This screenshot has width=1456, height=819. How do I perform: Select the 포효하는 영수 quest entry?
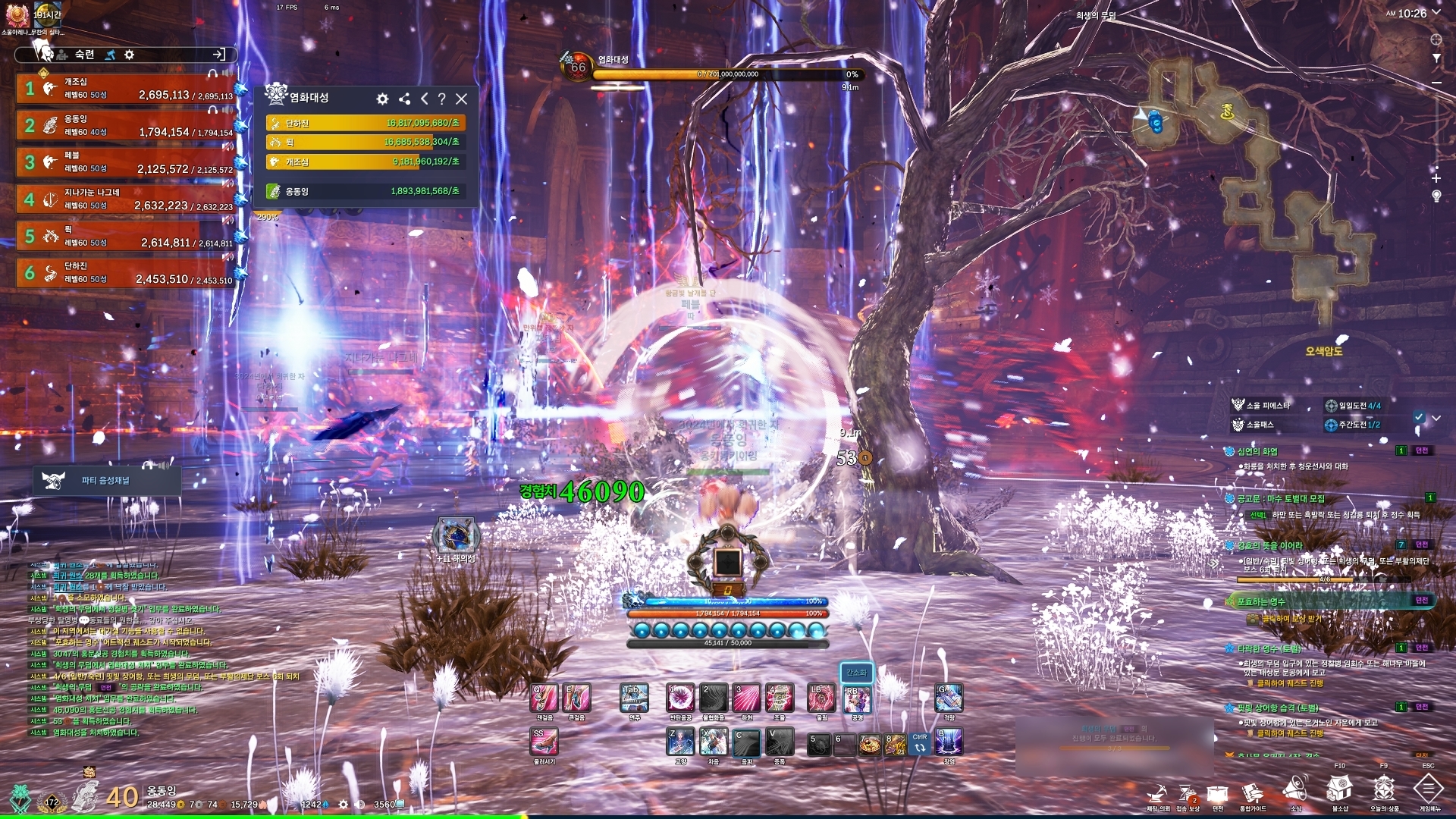(1262, 601)
